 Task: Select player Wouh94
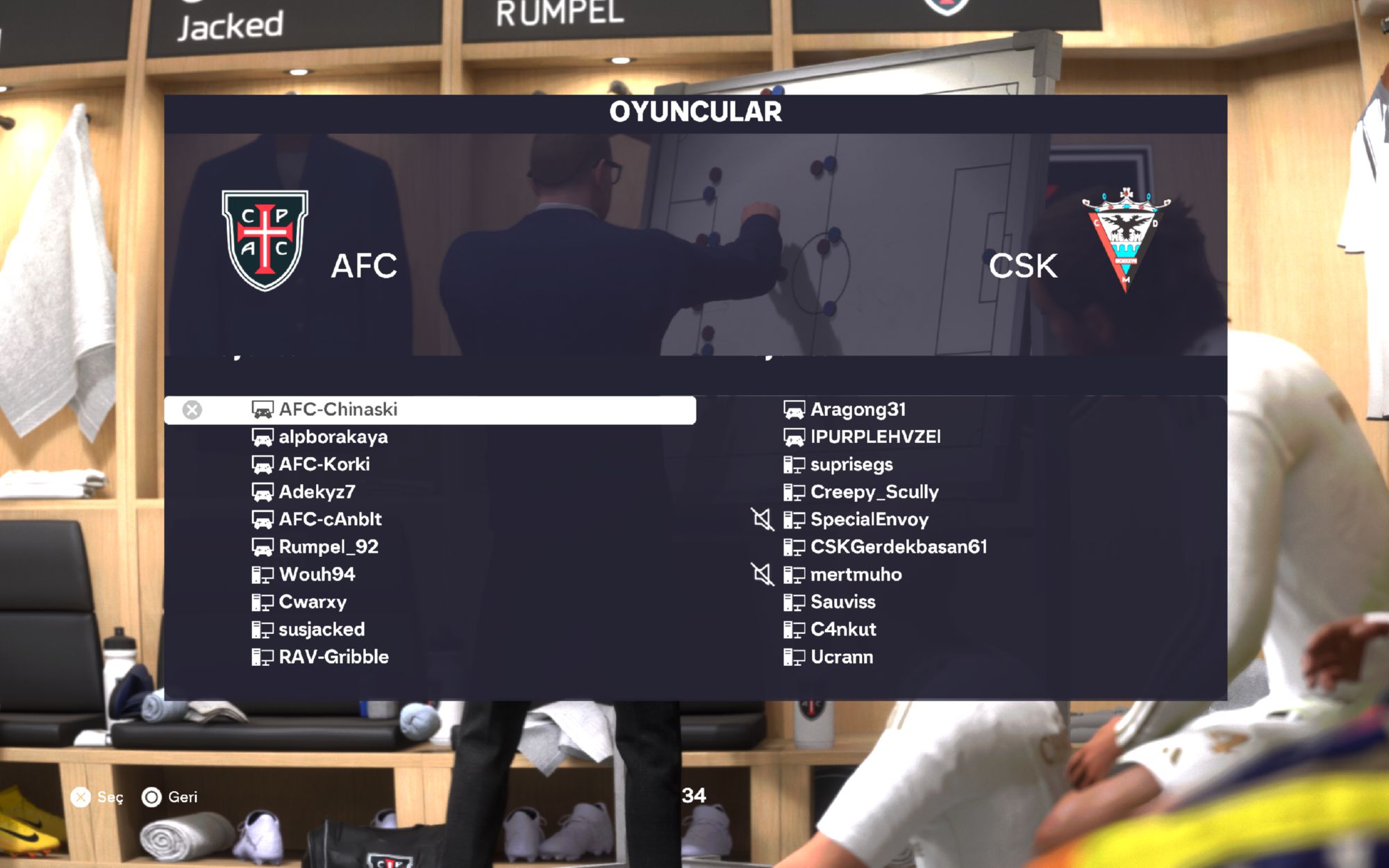[317, 574]
